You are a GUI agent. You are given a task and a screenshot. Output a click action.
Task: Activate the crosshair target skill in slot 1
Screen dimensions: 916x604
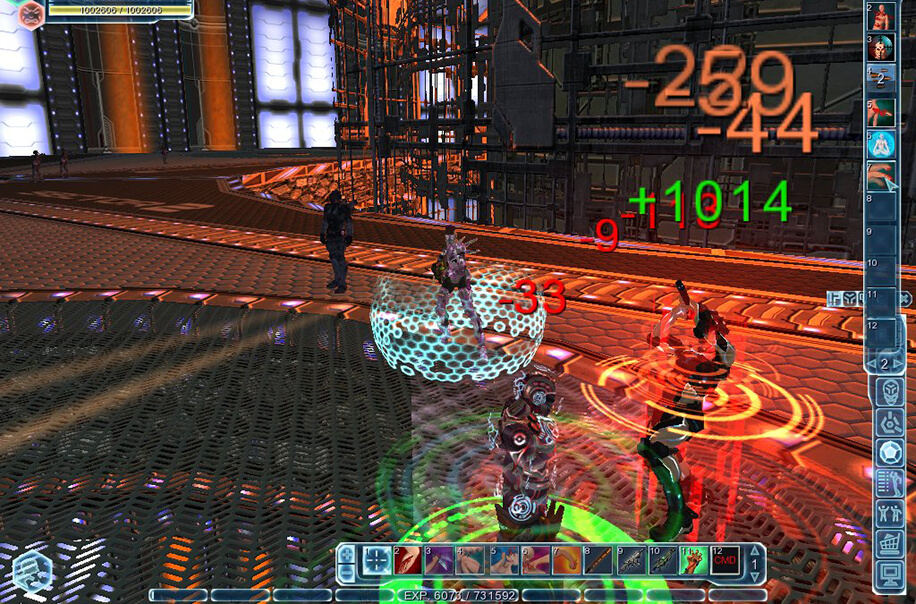(377, 561)
